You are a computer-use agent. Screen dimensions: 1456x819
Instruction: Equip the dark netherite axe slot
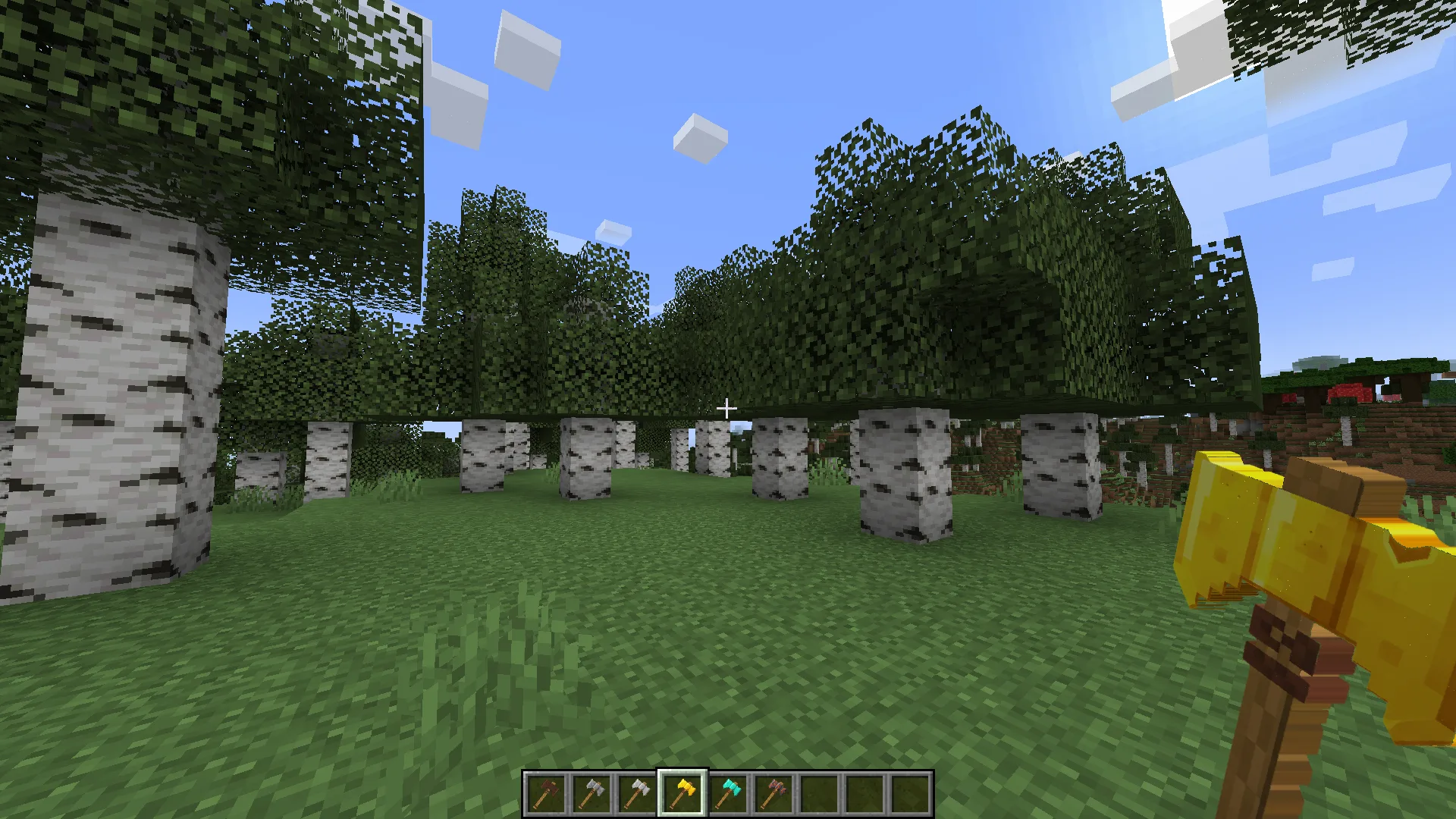(773, 793)
